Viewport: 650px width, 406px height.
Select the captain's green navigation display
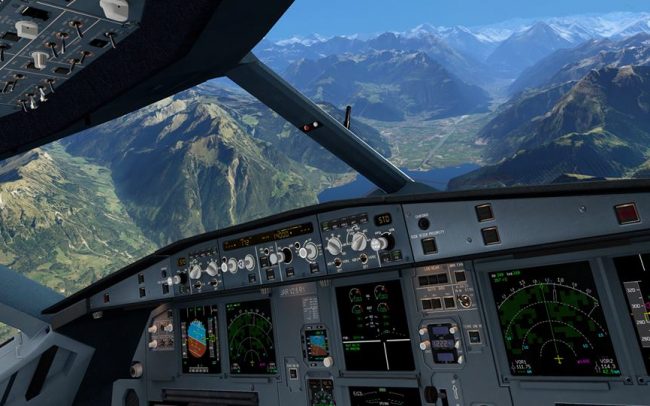point(251,336)
